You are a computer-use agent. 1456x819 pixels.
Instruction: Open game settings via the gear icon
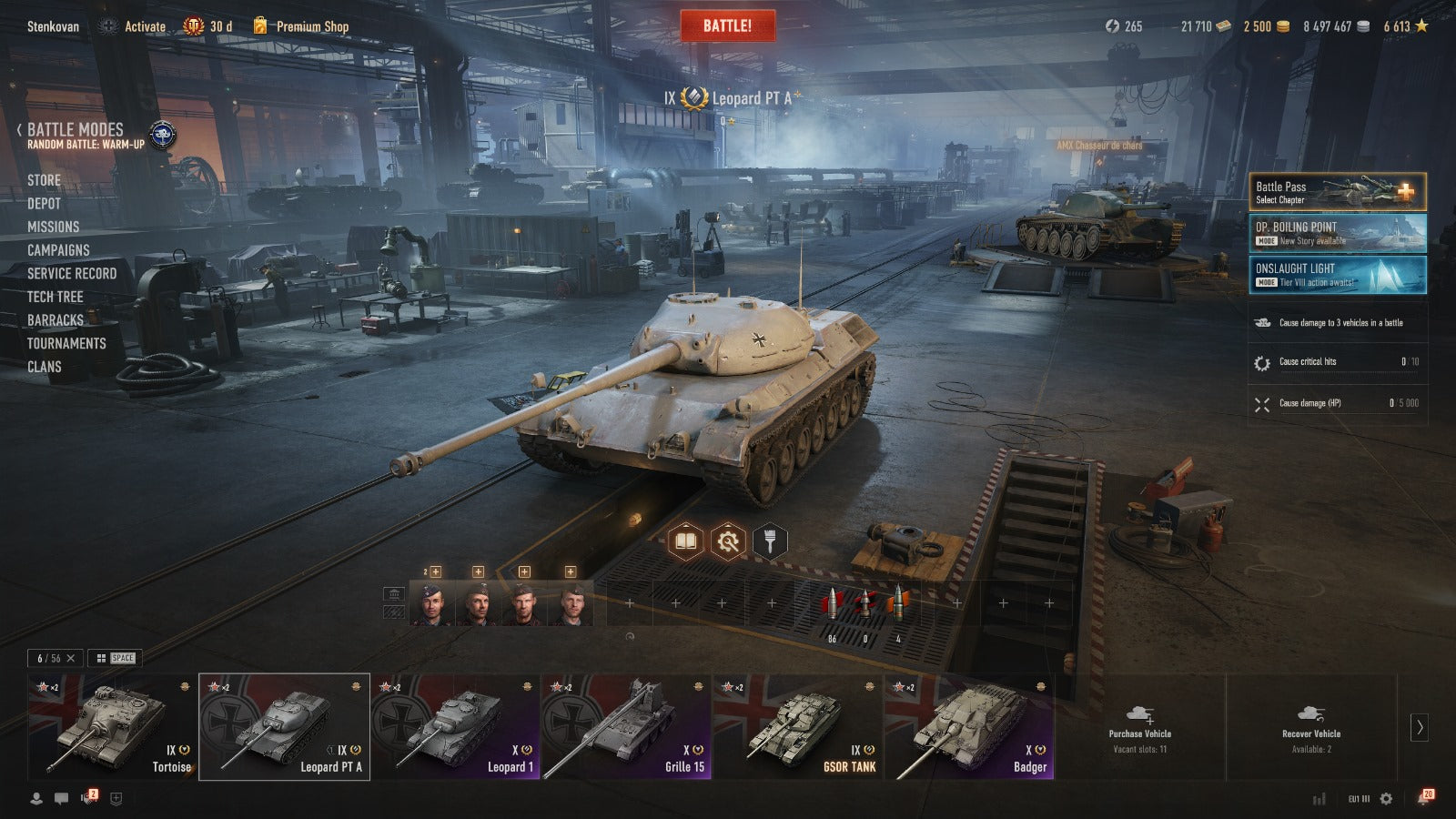coord(1386,798)
